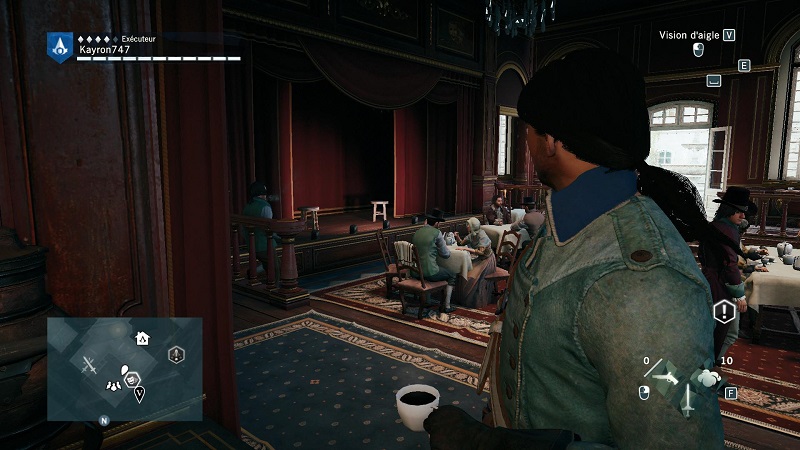
Task: Click the crossed swords marker on minimap
Action: pyautogui.click(x=90, y=366)
